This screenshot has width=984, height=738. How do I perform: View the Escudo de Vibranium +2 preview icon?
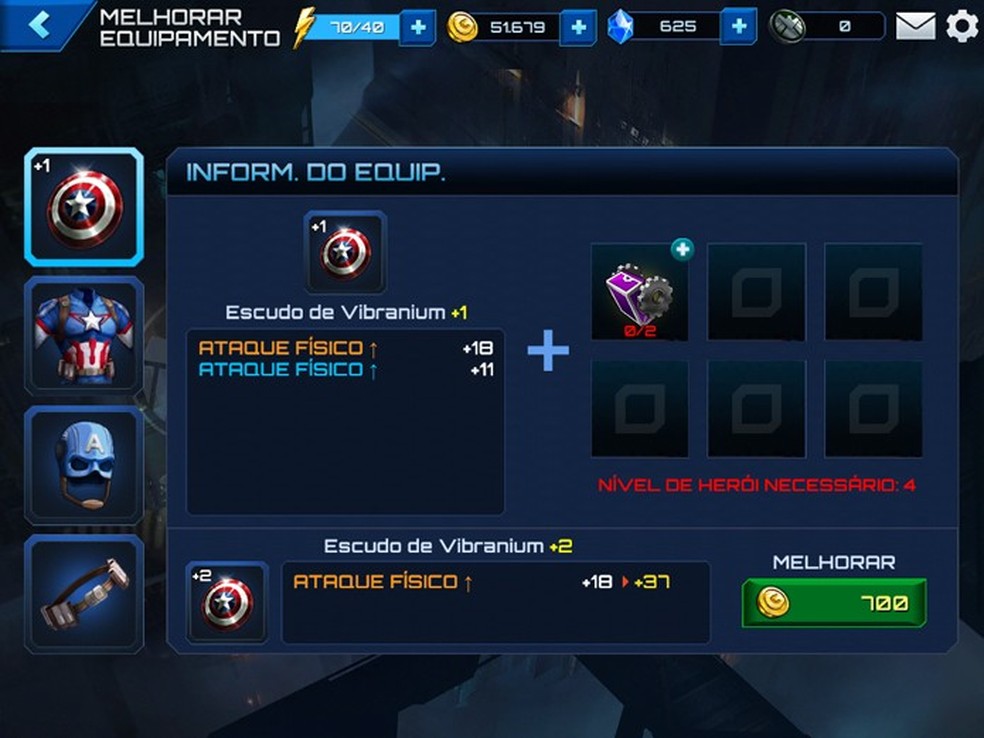pos(227,602)
